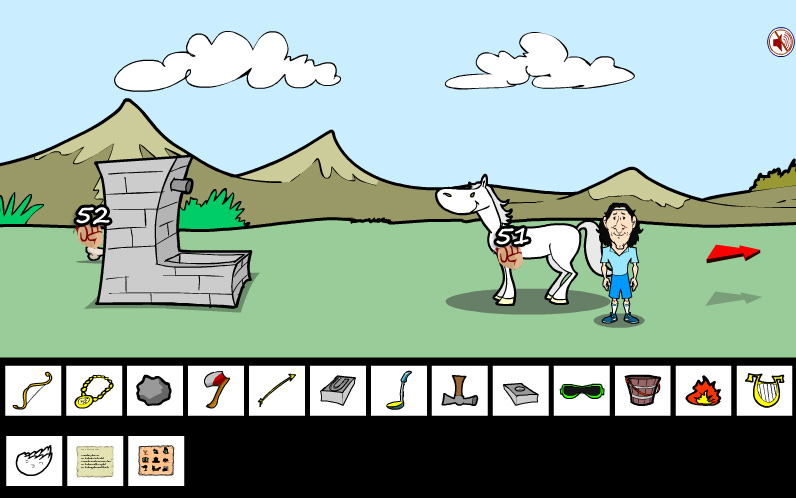Select the tablet covered in symbols
The height and width of the screenshot is (498, 796).
pyautogui.click(x=155, y=461)
